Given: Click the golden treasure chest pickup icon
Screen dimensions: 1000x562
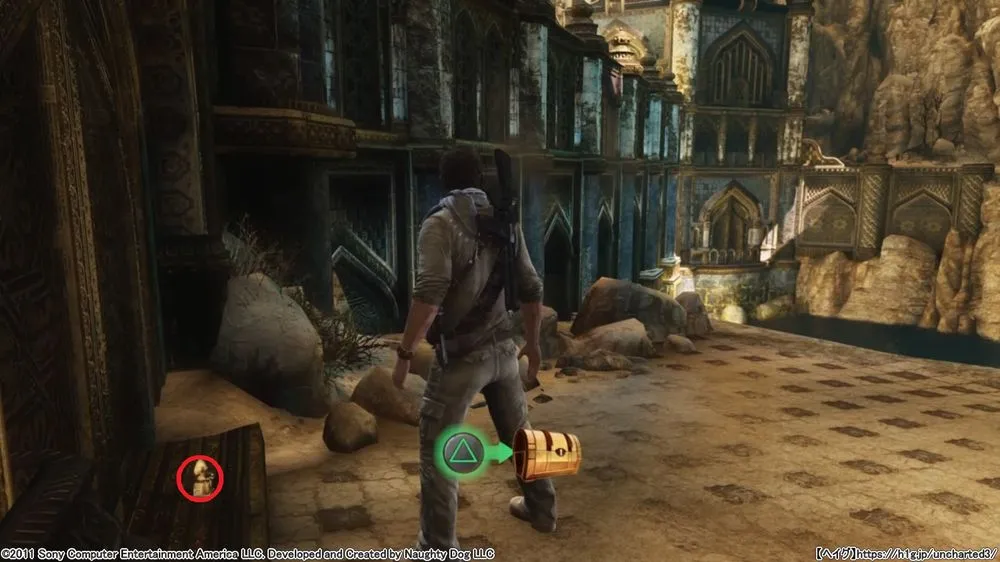Looking at the screenshot, I should tap(547, 454).
